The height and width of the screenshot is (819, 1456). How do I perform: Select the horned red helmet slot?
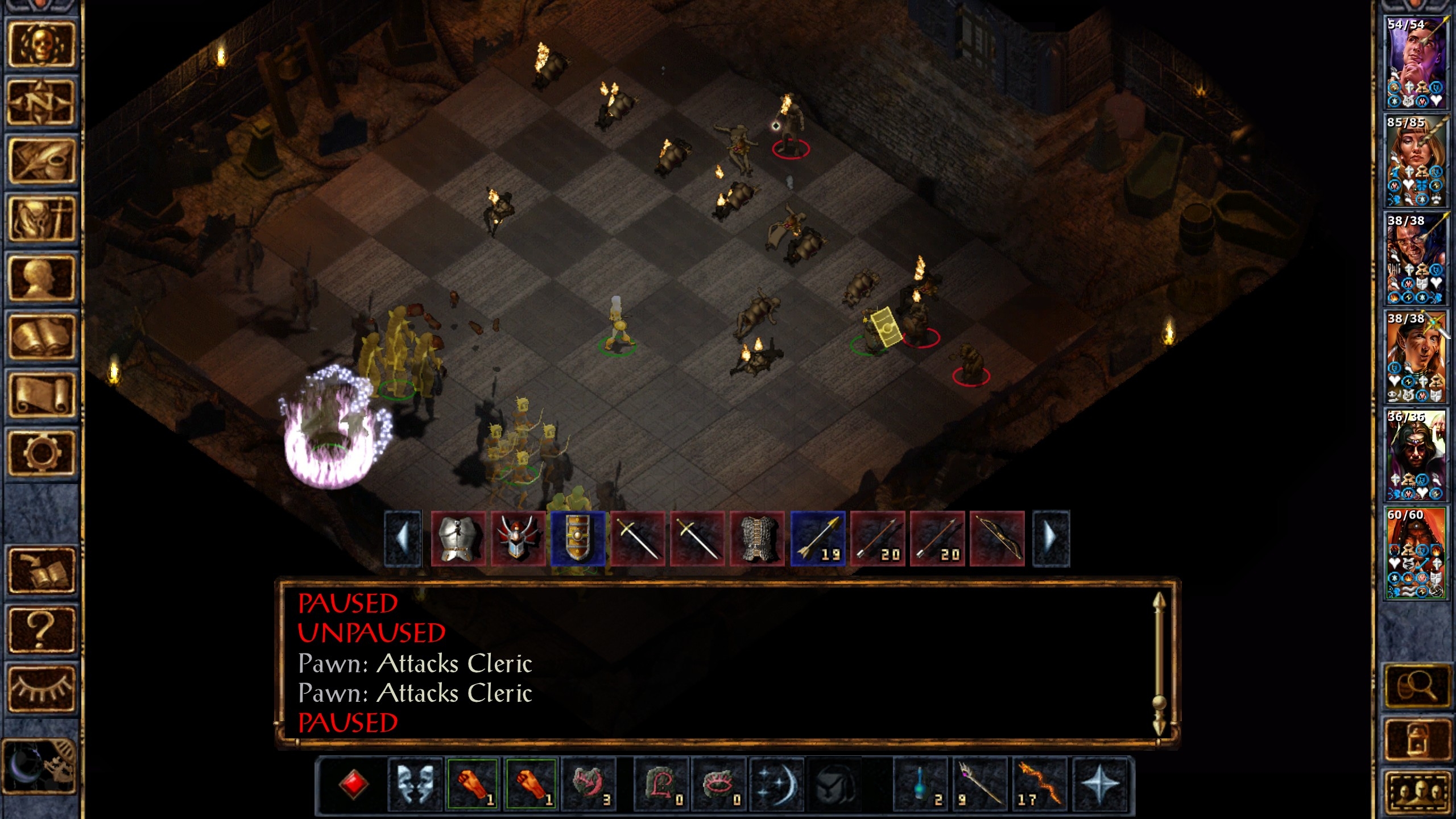(518, 539)
